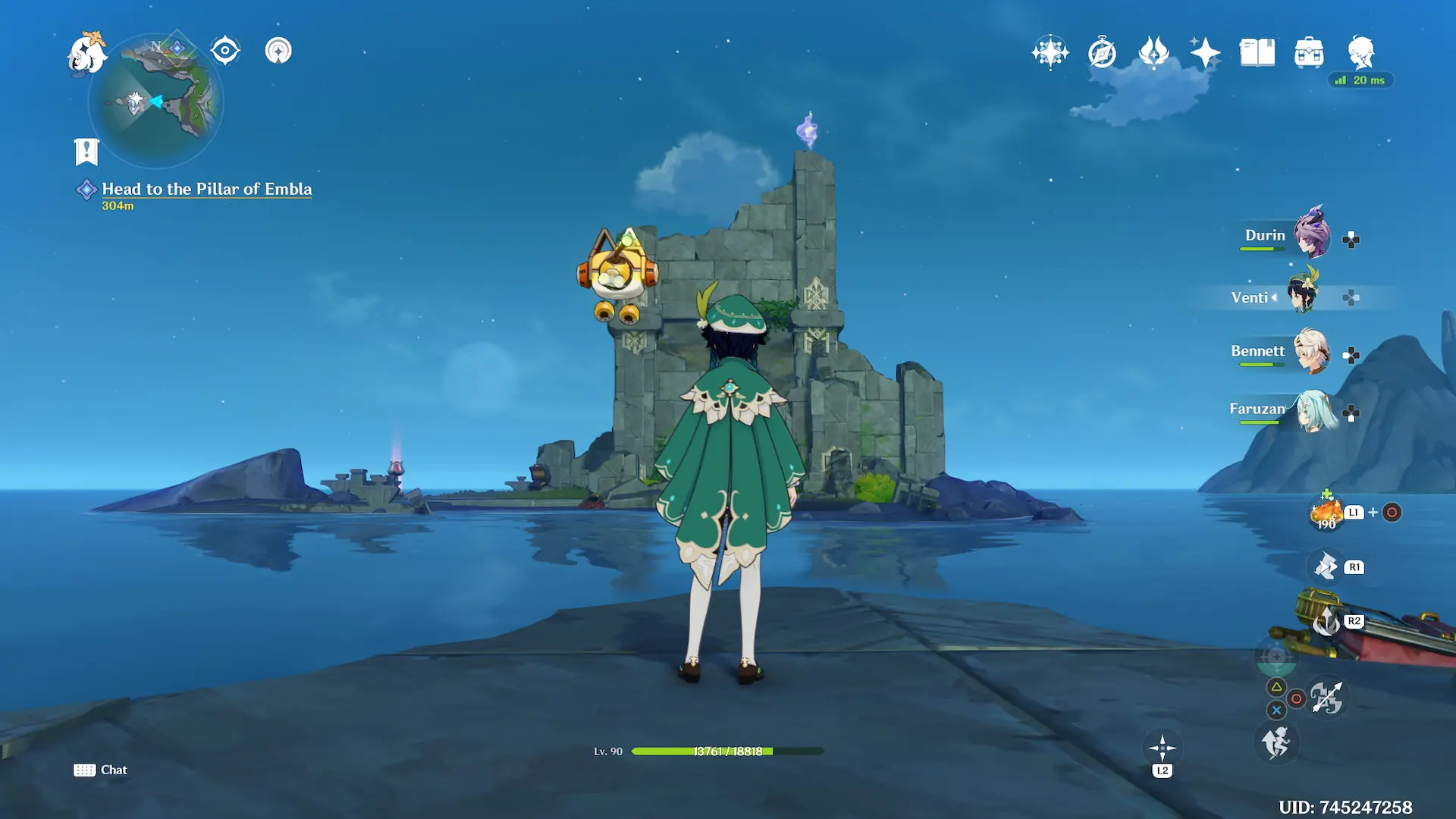
Task: Open the quest log exclamation icon
Action: [x=86, y=152]
